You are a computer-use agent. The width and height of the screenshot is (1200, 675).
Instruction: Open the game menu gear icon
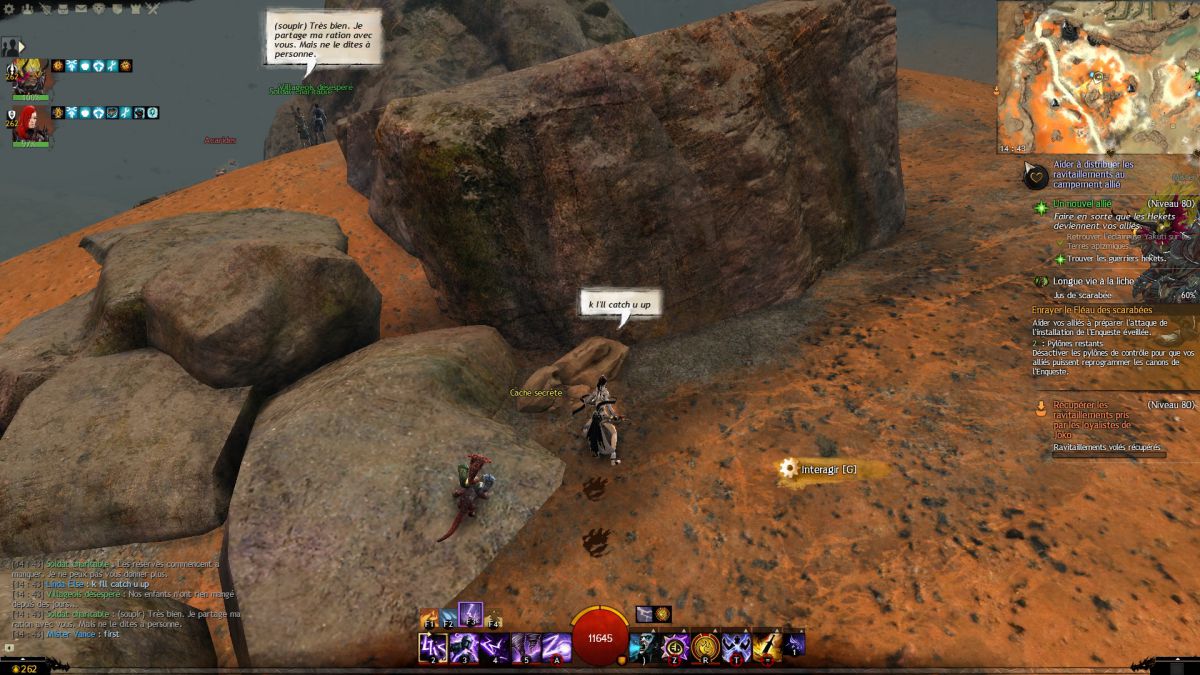10,8
